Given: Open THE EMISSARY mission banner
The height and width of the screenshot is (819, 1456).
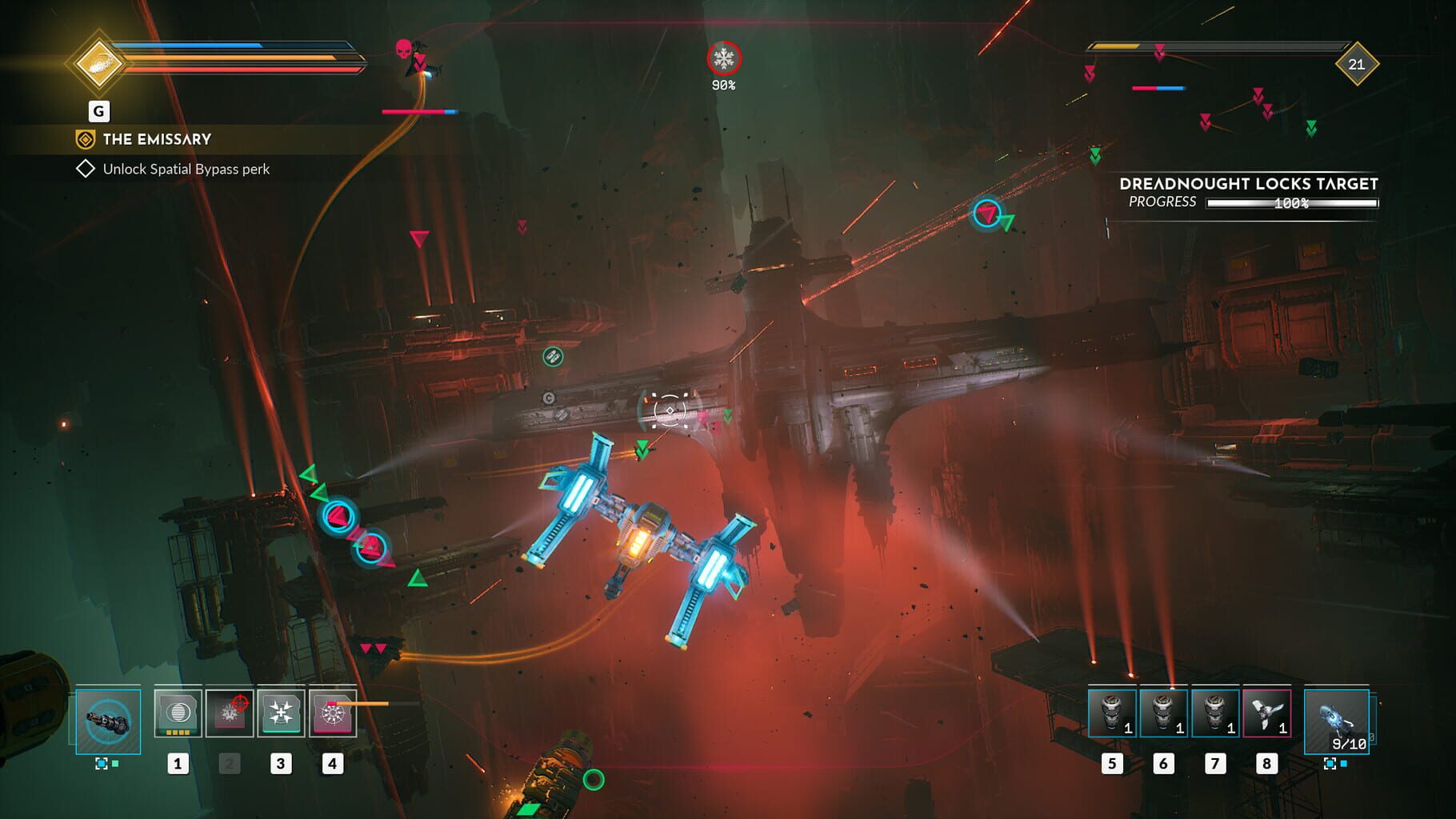Looking at the screenshot, I should pos(155,139).
